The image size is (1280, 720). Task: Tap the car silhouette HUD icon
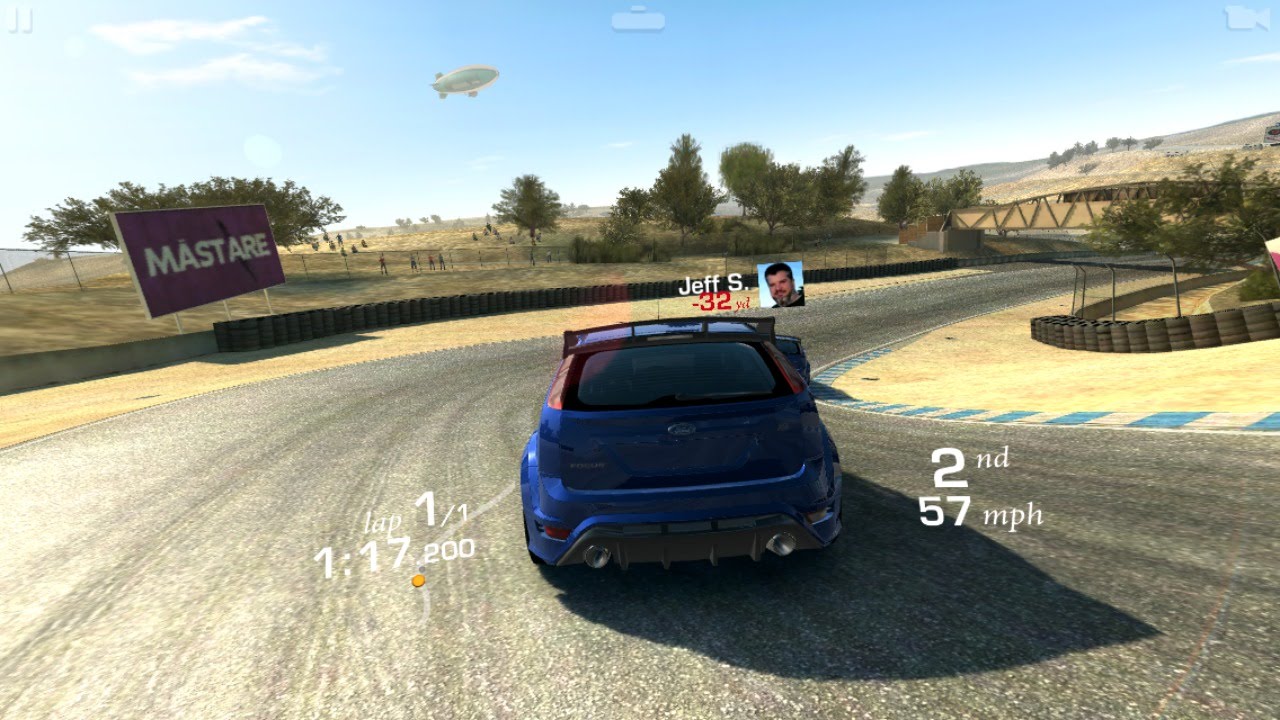638,19
